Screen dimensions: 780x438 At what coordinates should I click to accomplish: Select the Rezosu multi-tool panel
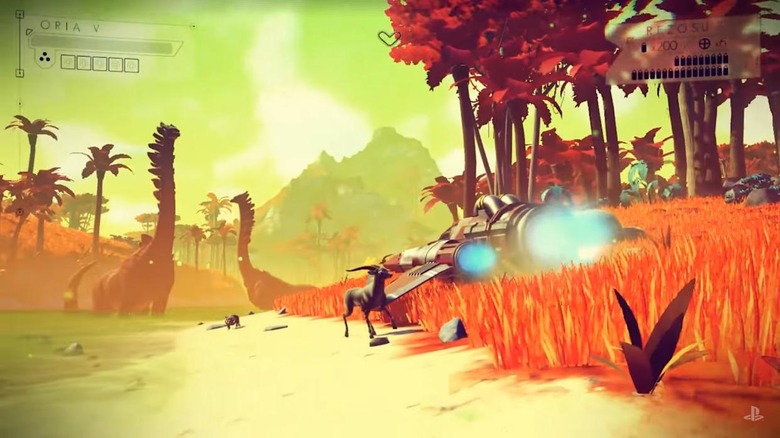coord(683,49)
